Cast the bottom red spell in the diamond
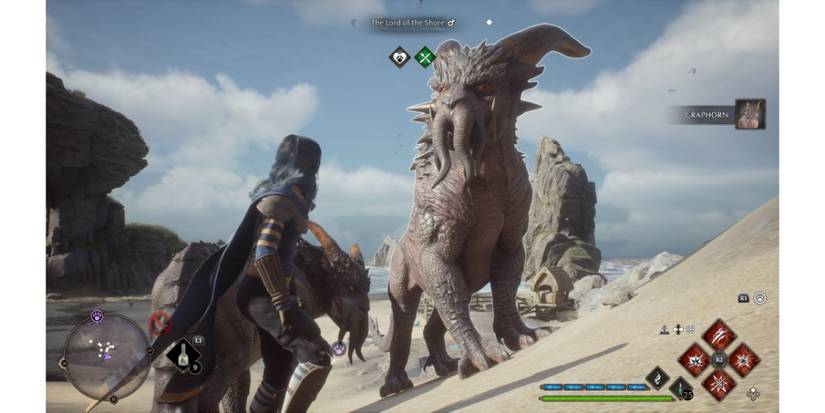The width and height of the screenshot is (825, 413). pyautogui.click(x=718, y=383)
